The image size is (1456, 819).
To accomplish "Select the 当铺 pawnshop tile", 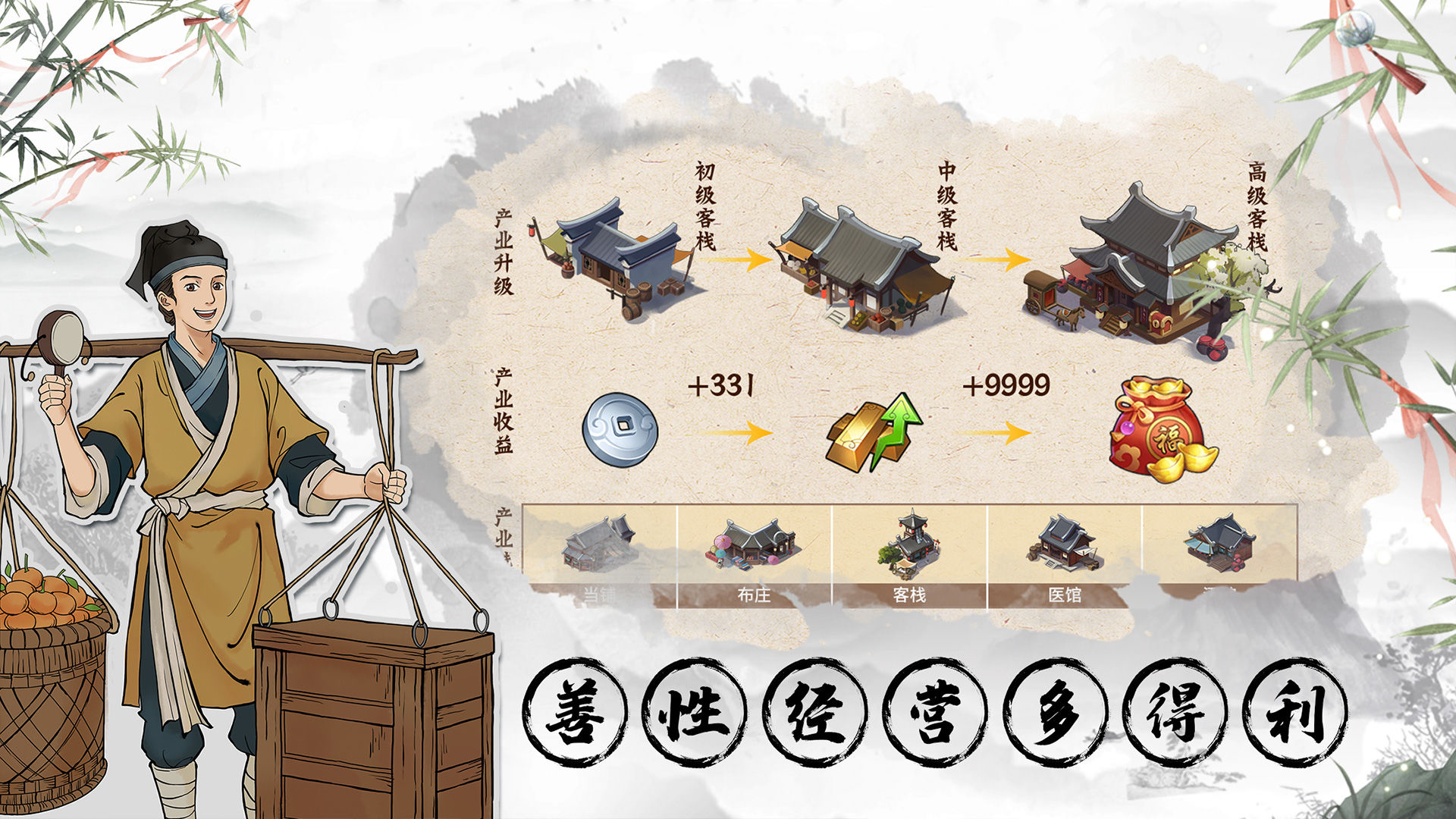I will click(600, 556).
